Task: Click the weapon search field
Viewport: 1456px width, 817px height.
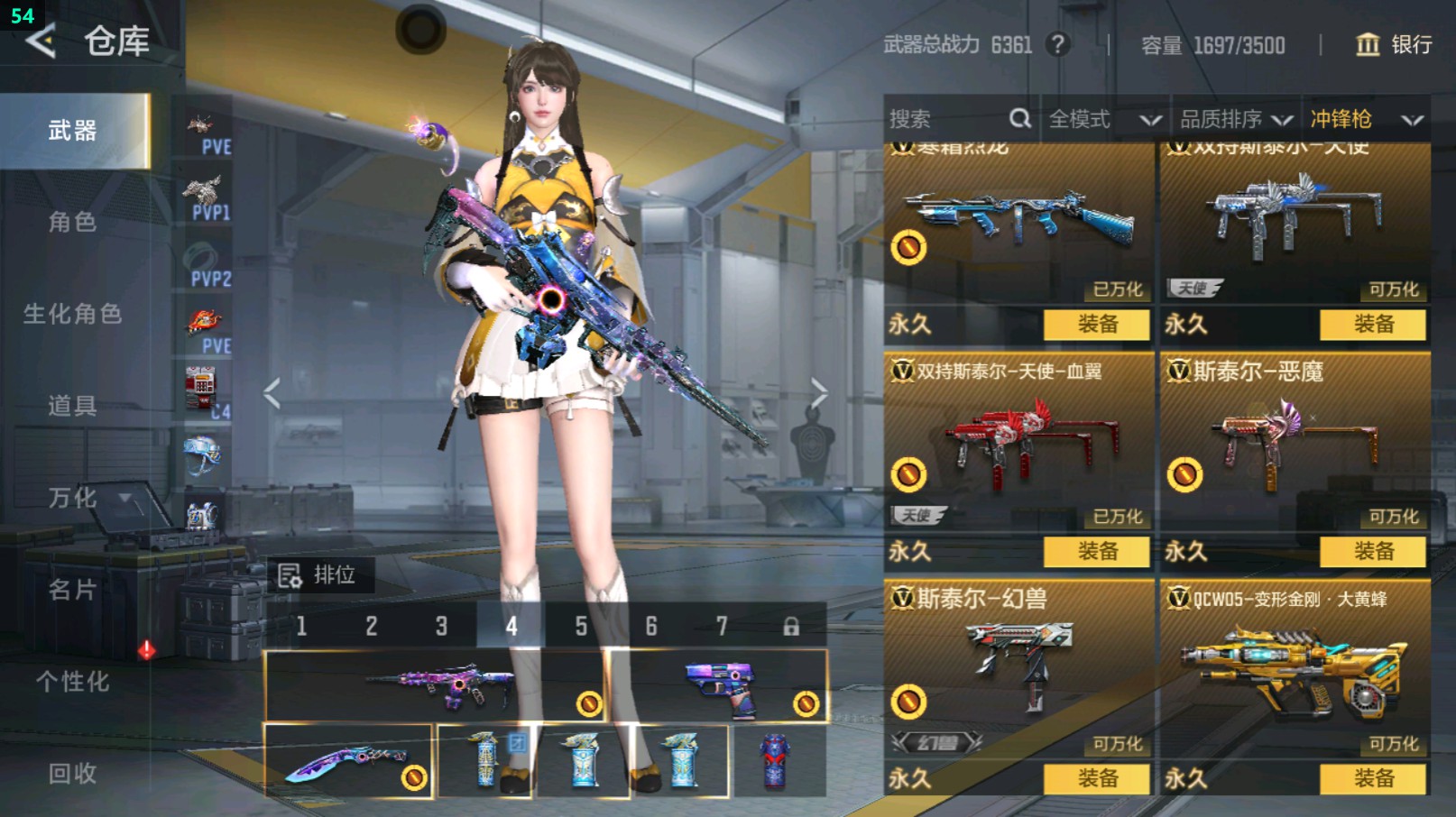Action: pos(956,119)
